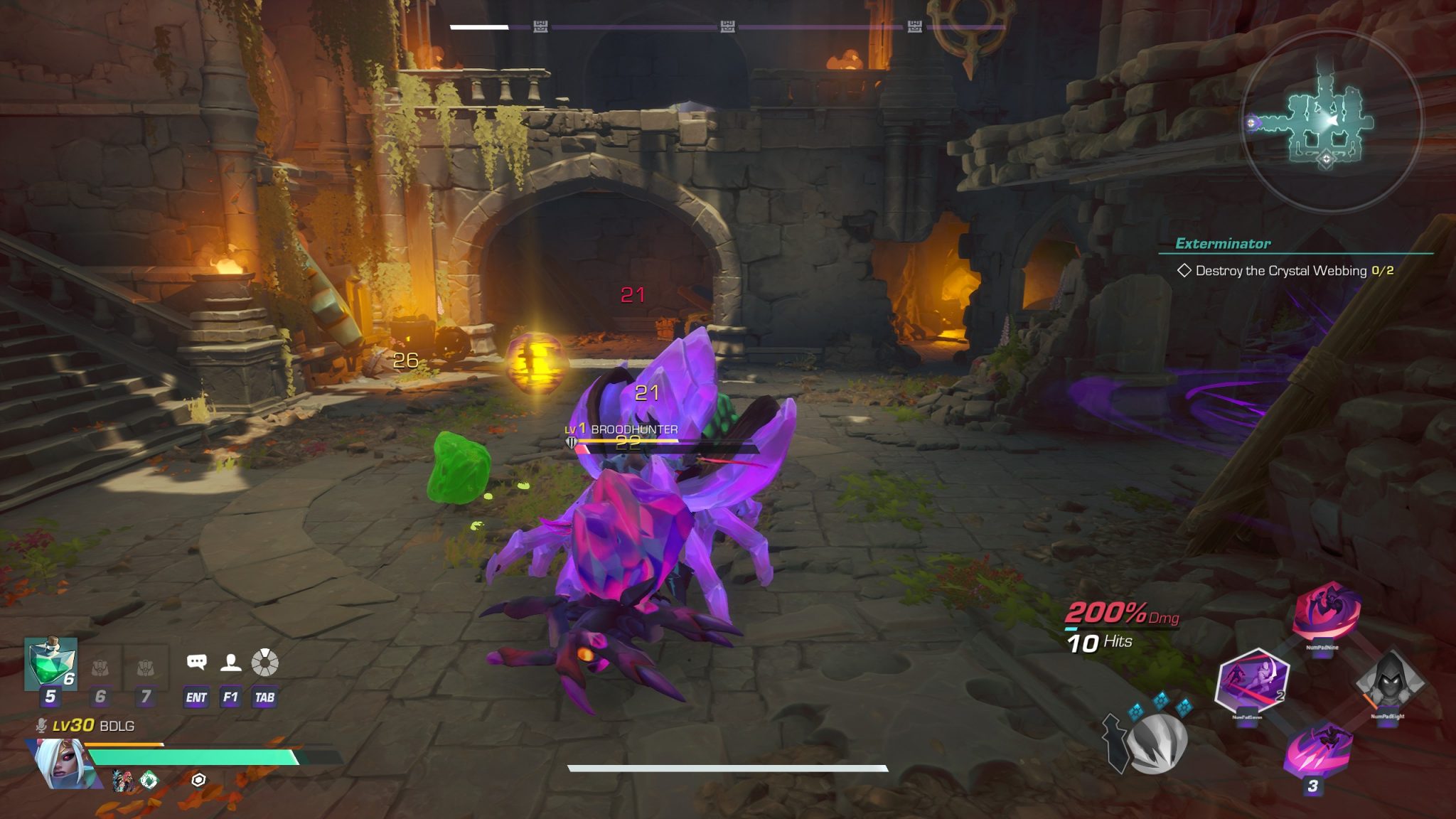The width and height of the screenshot is (1456, 819).
Task: Open the player profile silhouette icon
Action: (x=230, y=663)
